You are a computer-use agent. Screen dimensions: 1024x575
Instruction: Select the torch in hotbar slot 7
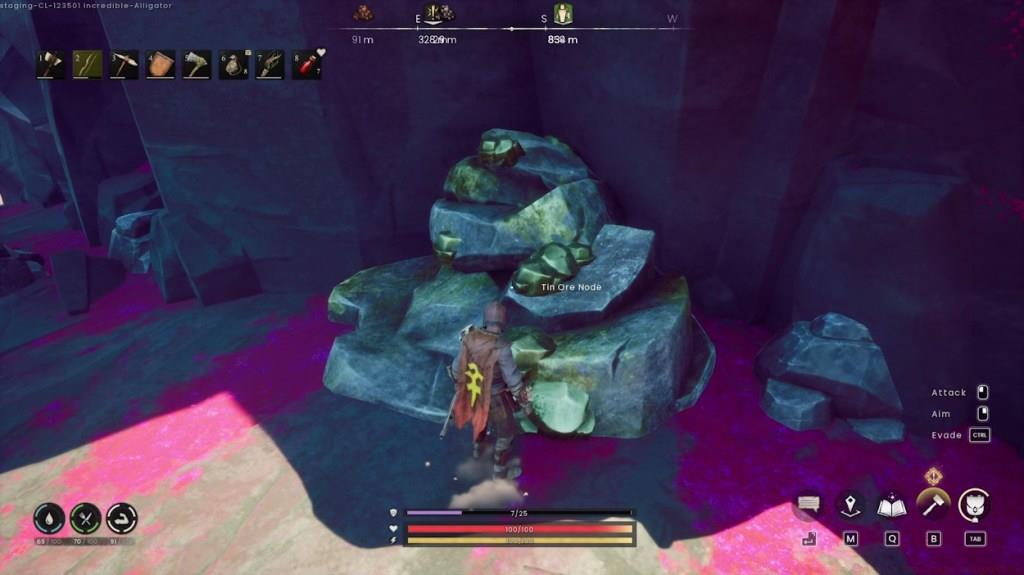click(x=271, y=65)
